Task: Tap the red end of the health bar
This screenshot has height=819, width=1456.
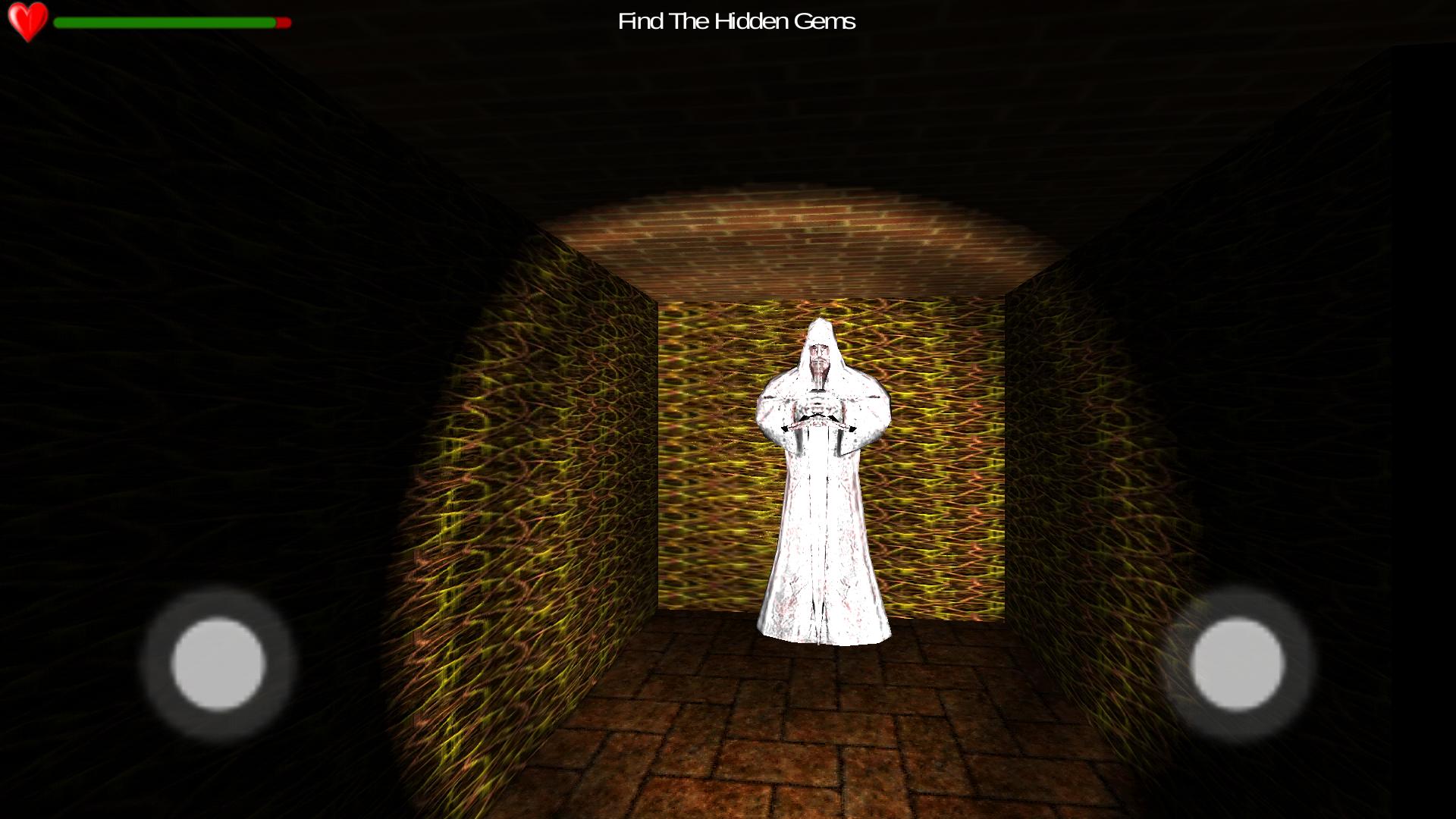Action: (x=283, y=24)
